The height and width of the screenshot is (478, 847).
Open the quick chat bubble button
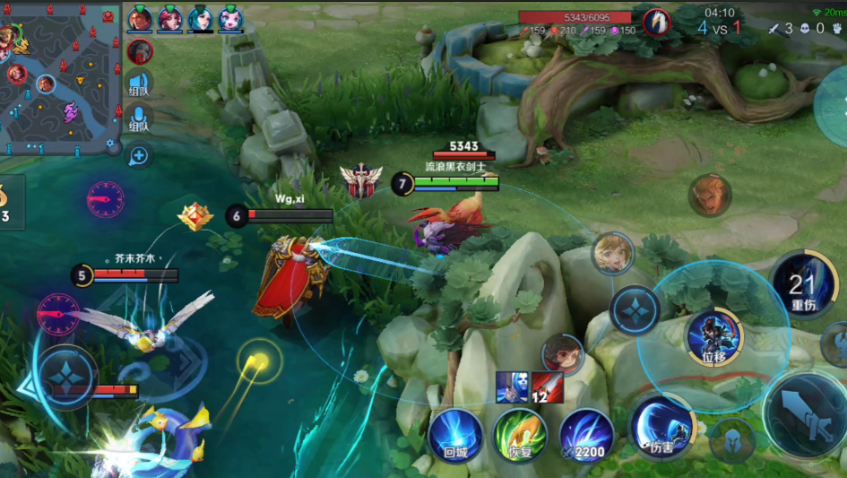pyautogui.click(x=139, y=155)
